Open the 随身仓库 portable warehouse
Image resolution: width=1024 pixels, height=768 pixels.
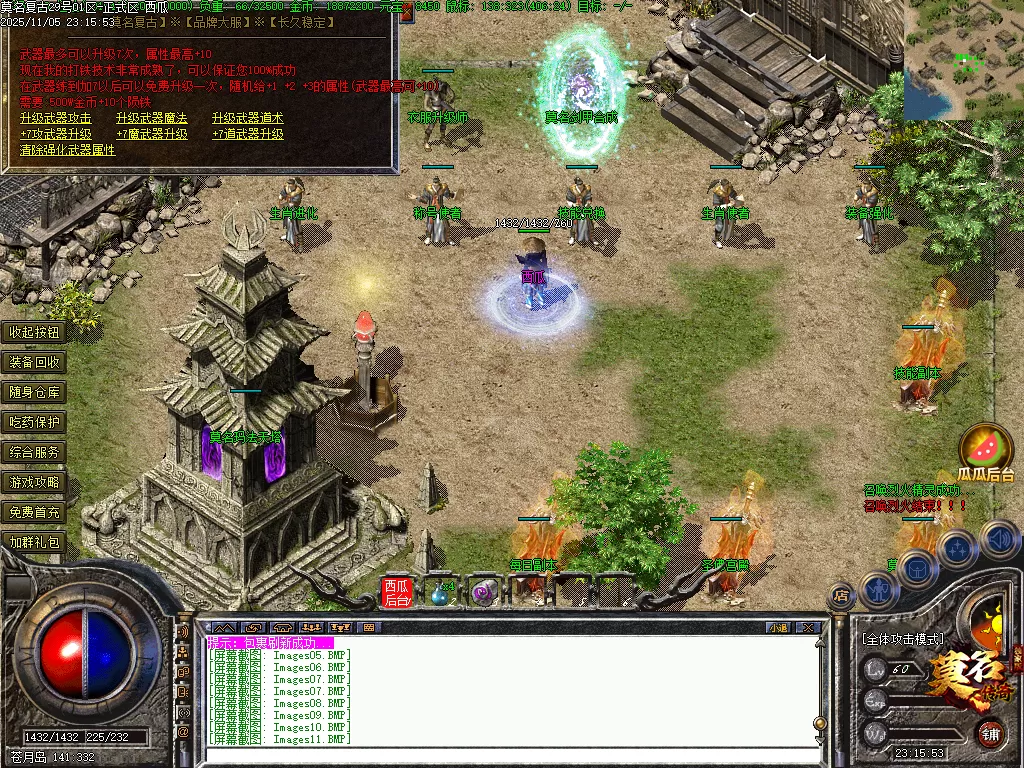[35, 392]
